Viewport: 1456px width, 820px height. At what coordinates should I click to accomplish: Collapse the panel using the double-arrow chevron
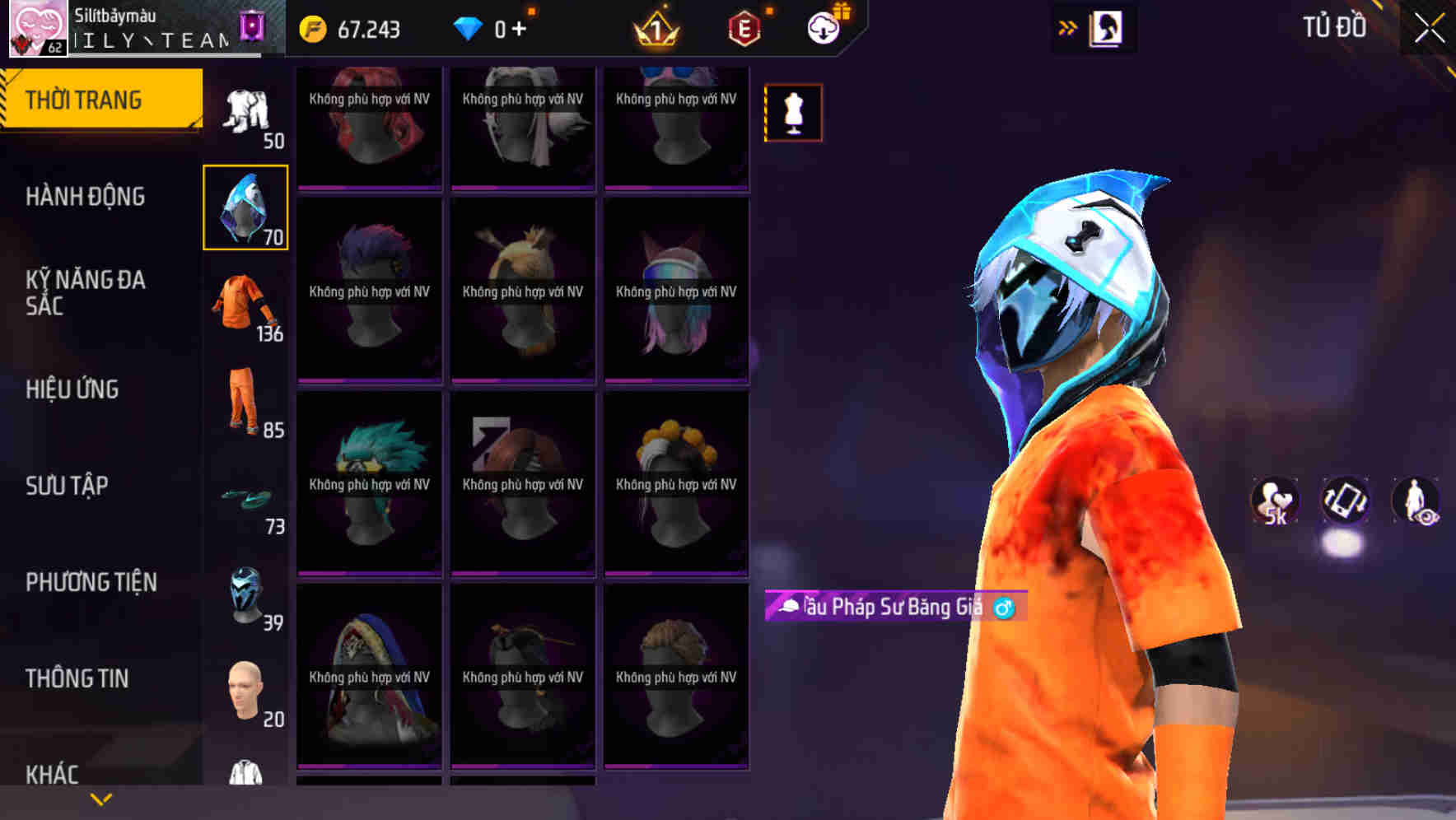click(x=1066, y=27)
